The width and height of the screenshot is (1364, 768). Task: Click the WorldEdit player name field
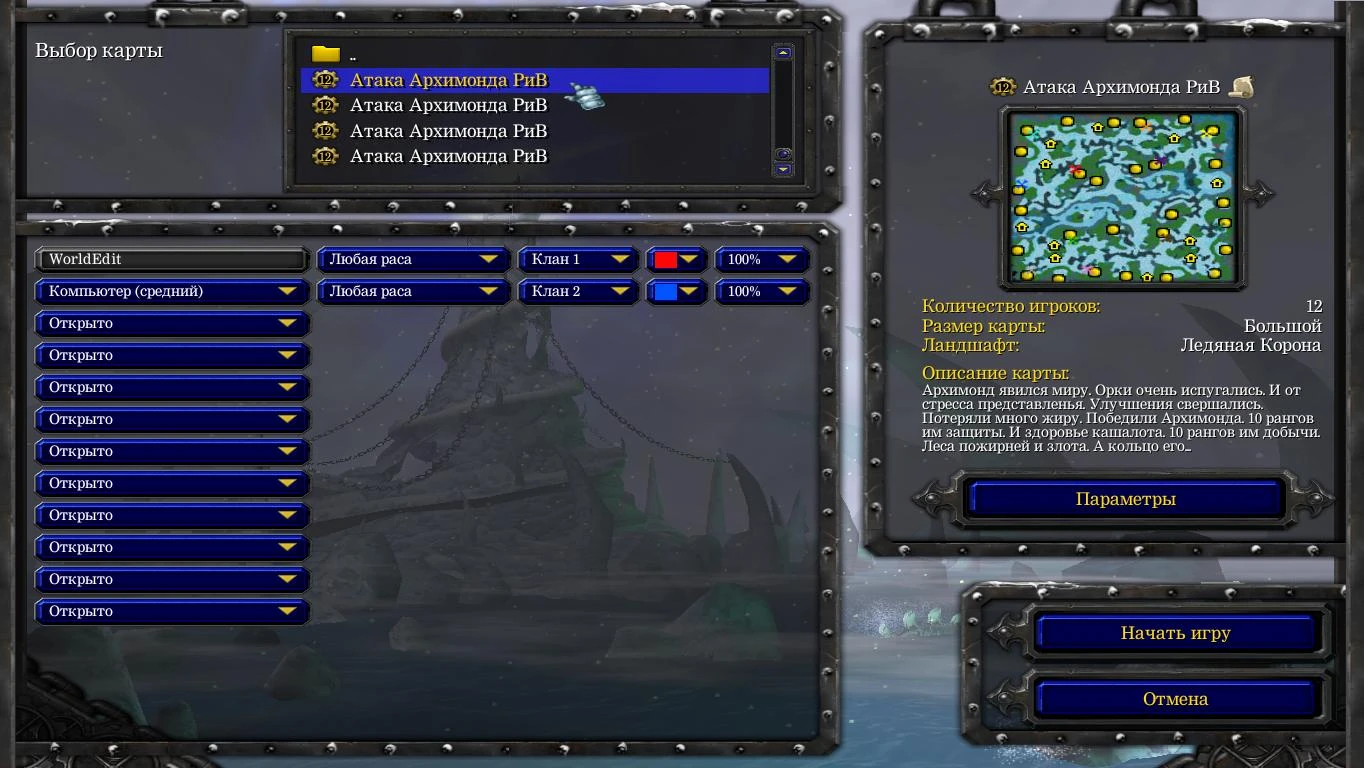171,259
